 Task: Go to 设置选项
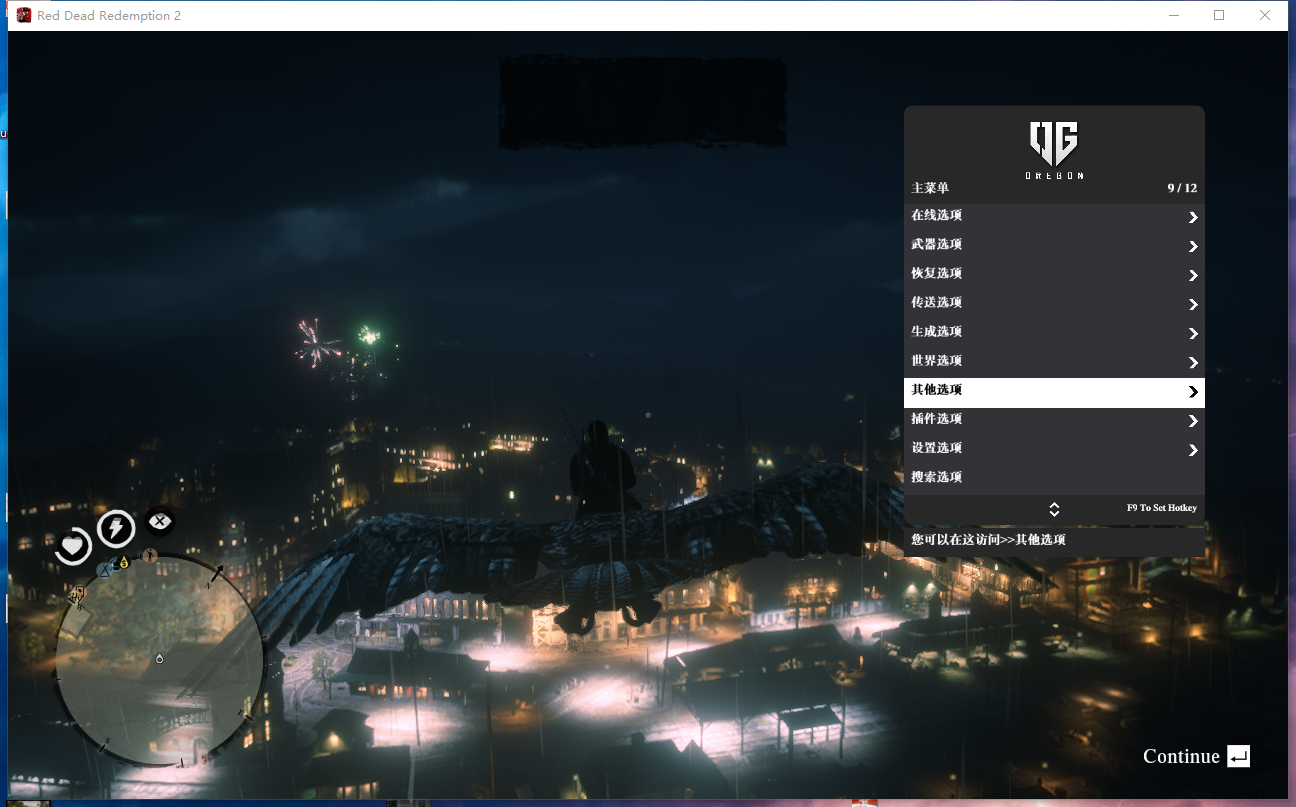(1053, 449)
